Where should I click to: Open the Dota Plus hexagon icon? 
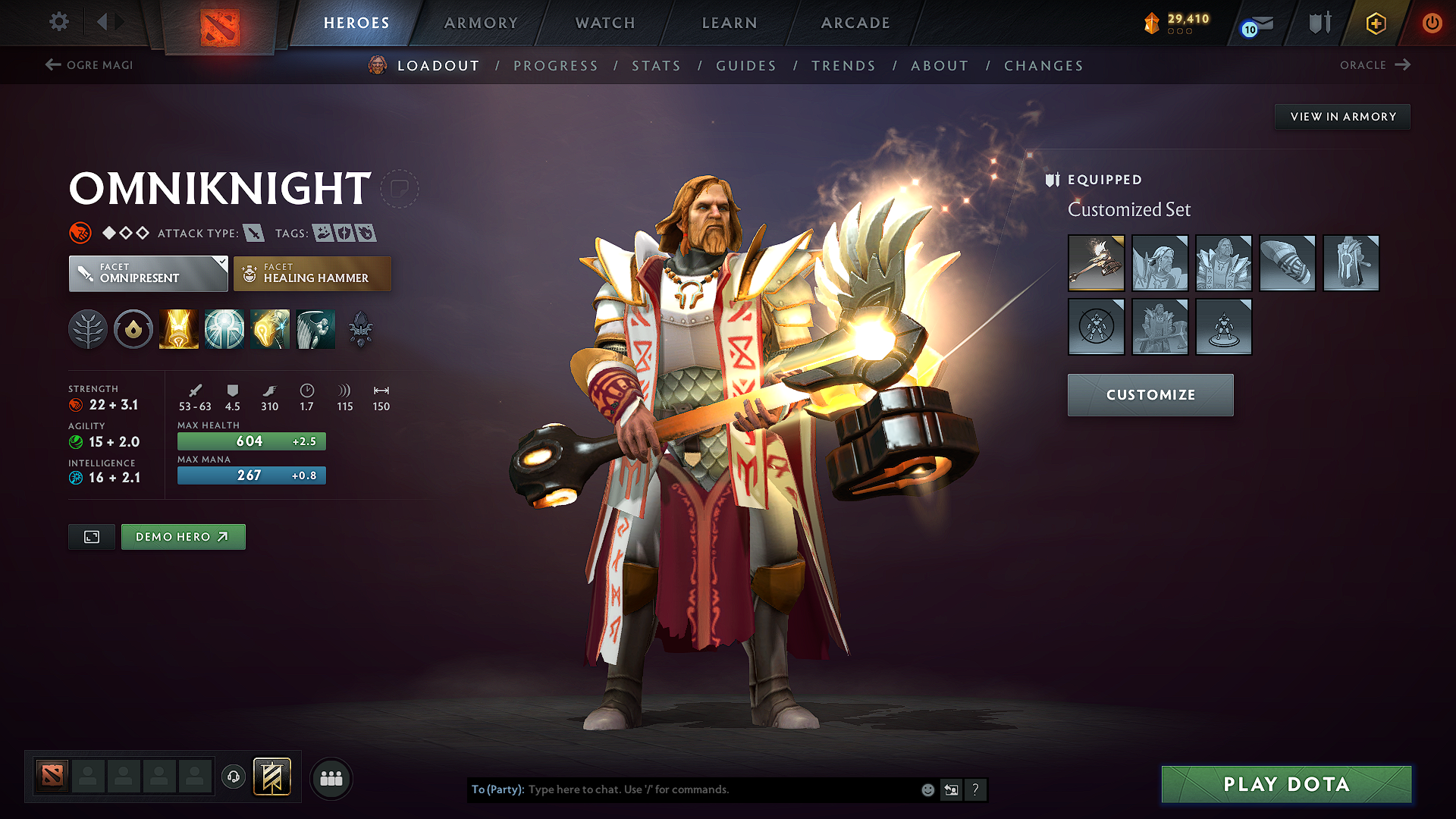pos(1374,23)
